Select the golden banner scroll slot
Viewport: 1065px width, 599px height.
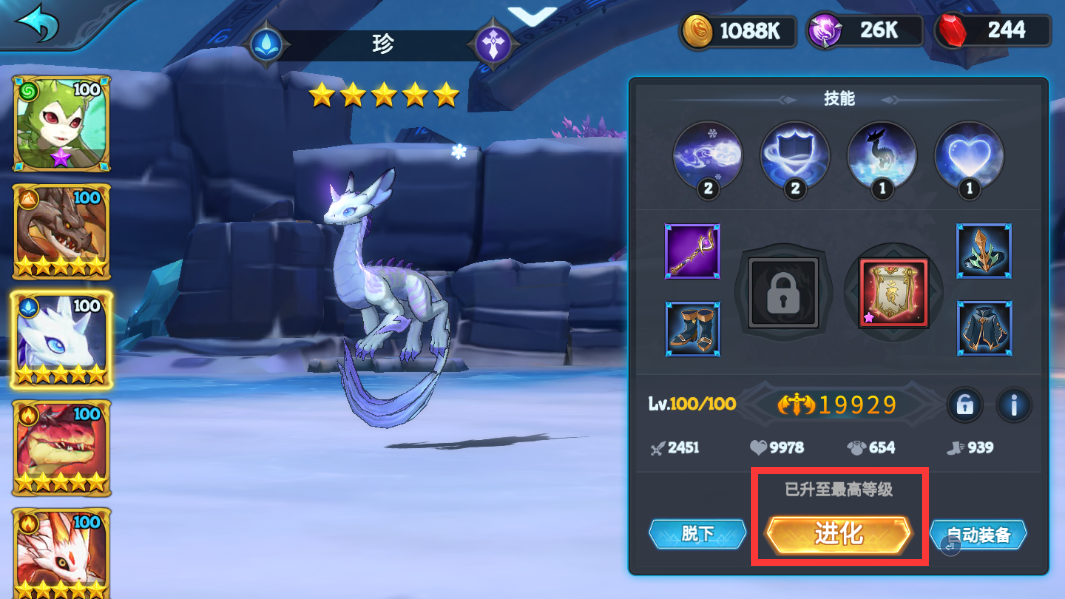[894, 292]
